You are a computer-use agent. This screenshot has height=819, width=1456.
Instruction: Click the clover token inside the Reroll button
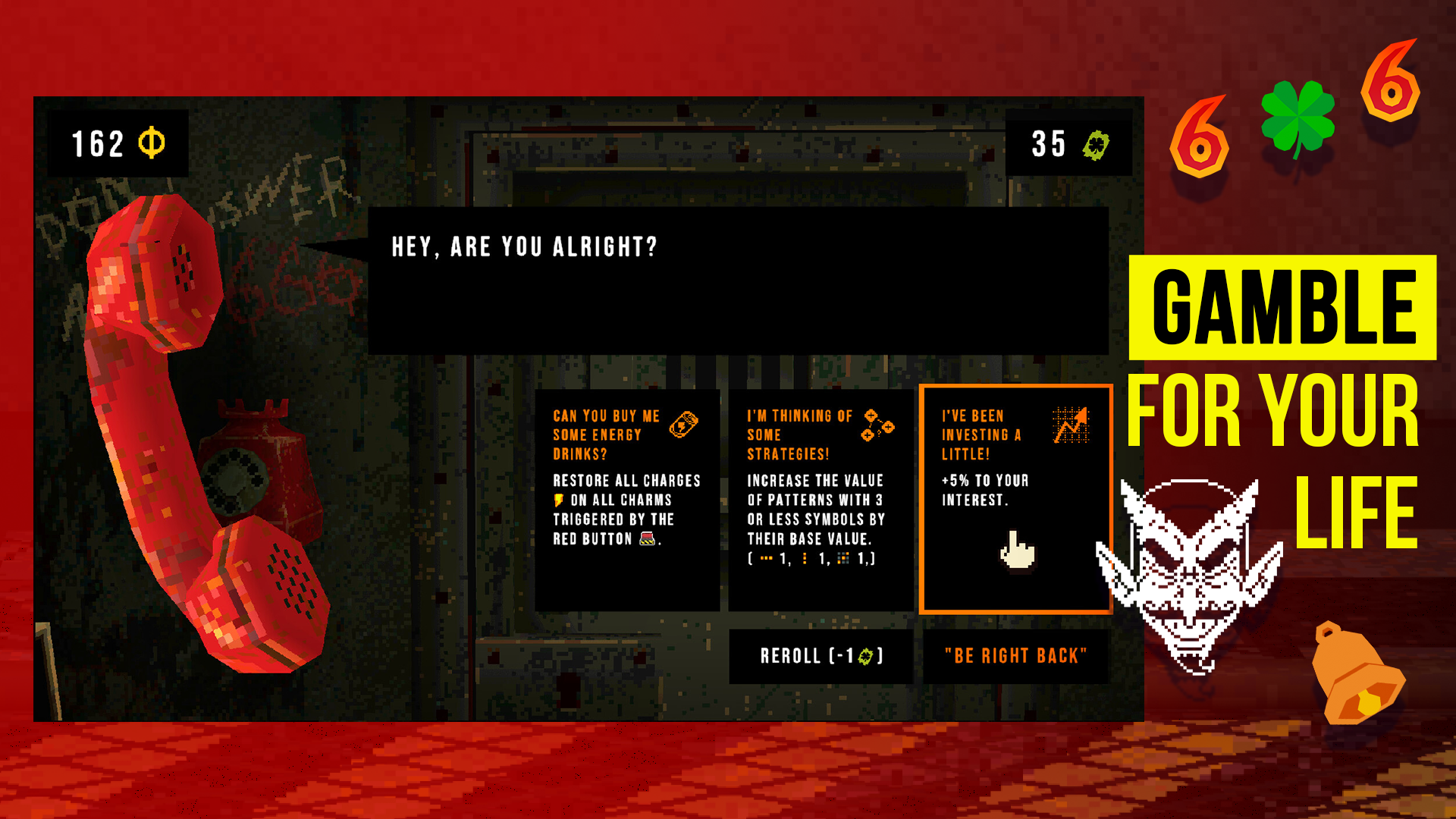[x=866, y=657]
